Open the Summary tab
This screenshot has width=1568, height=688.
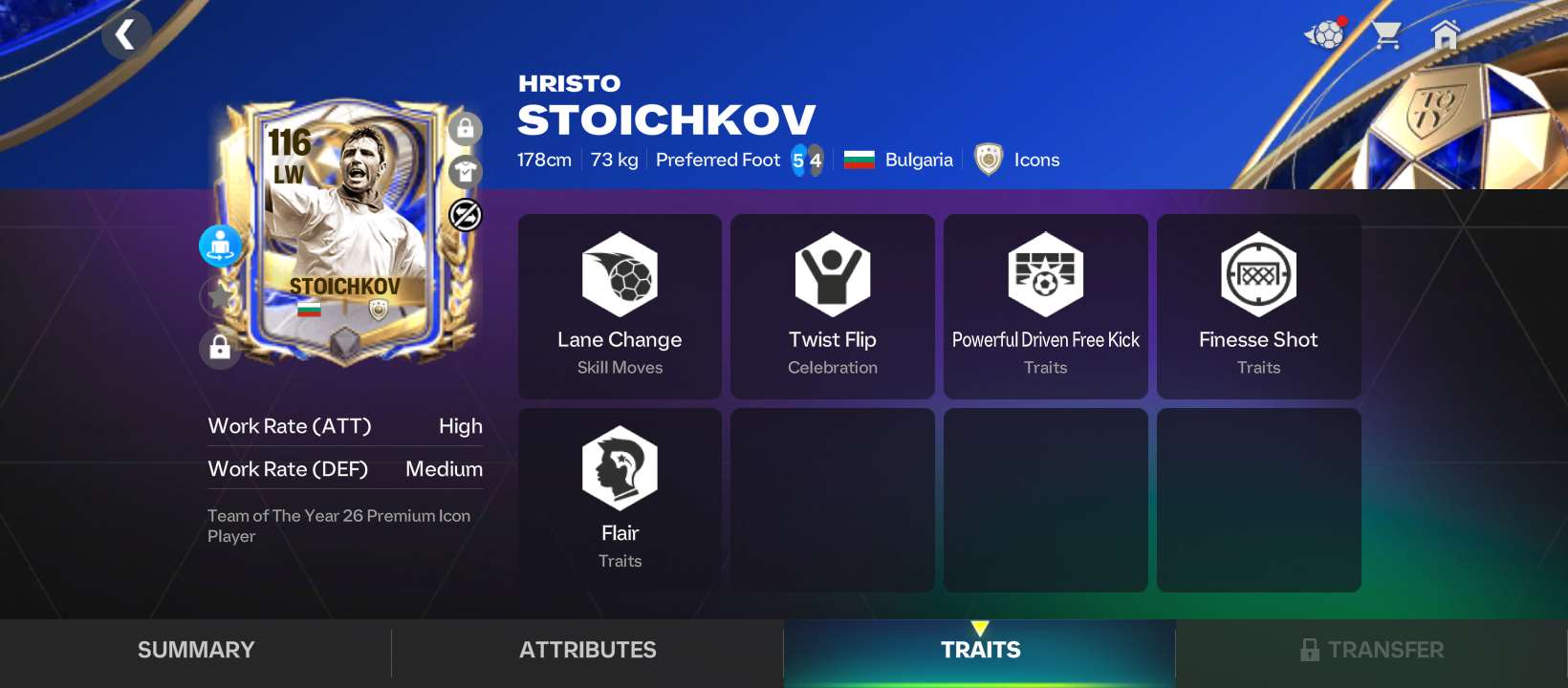pyautogui.click(x=195, y=650)
